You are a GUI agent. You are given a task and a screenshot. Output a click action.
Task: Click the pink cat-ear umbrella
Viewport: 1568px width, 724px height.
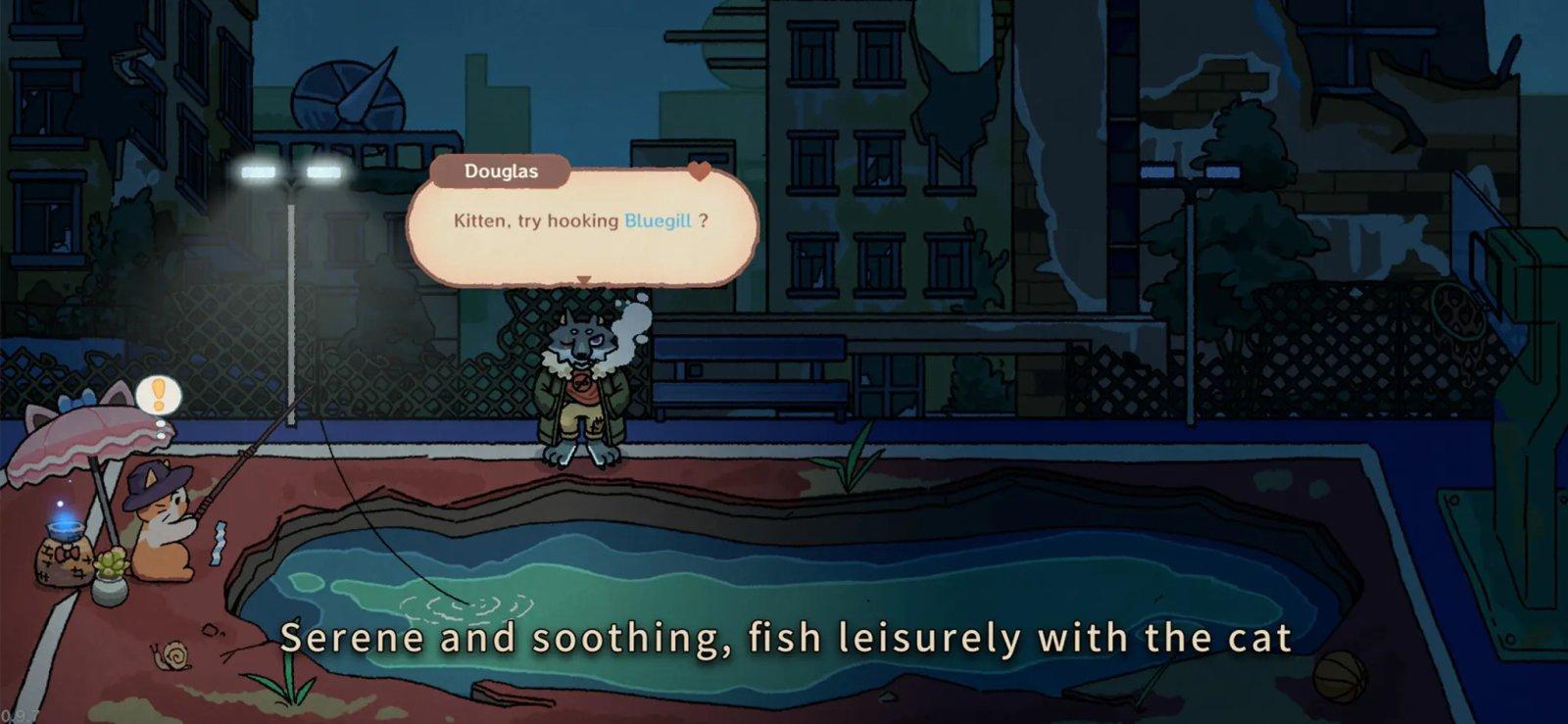80,432
